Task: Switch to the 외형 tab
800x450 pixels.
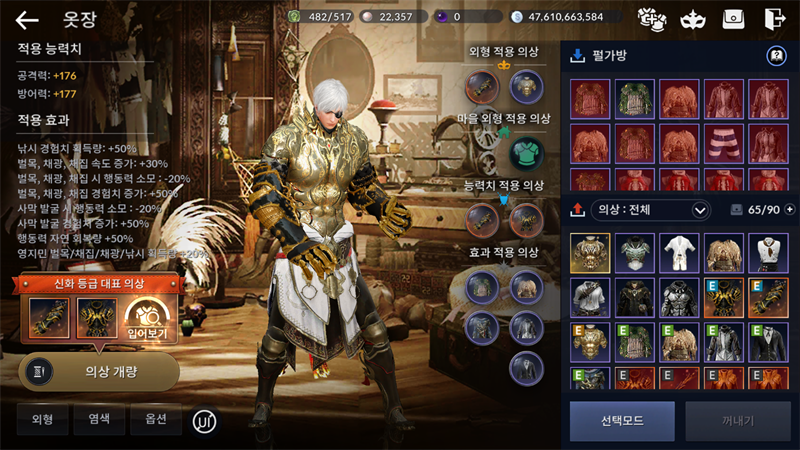Action: point(42,420)
